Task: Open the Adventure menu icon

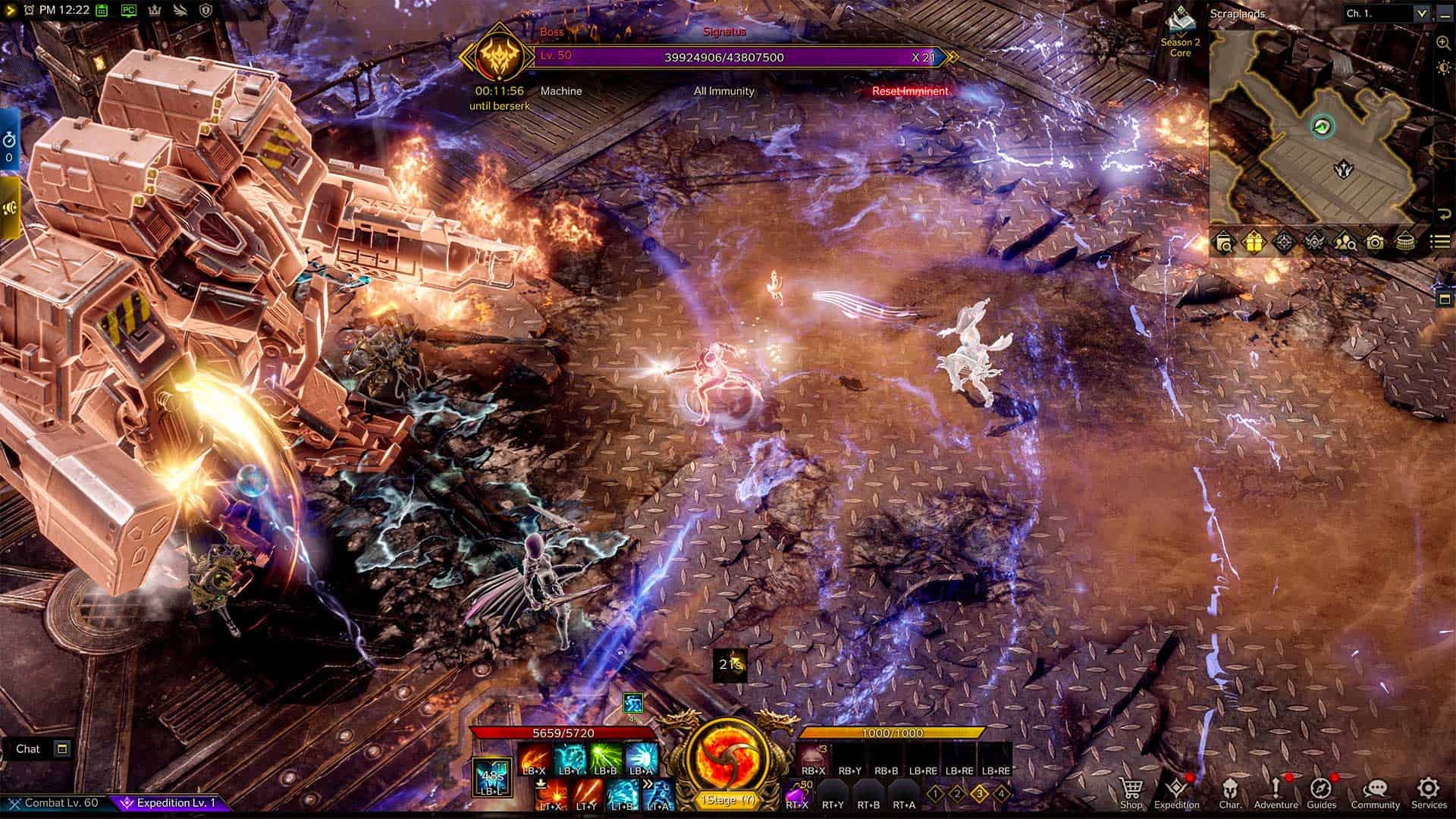Action: 1276,789
